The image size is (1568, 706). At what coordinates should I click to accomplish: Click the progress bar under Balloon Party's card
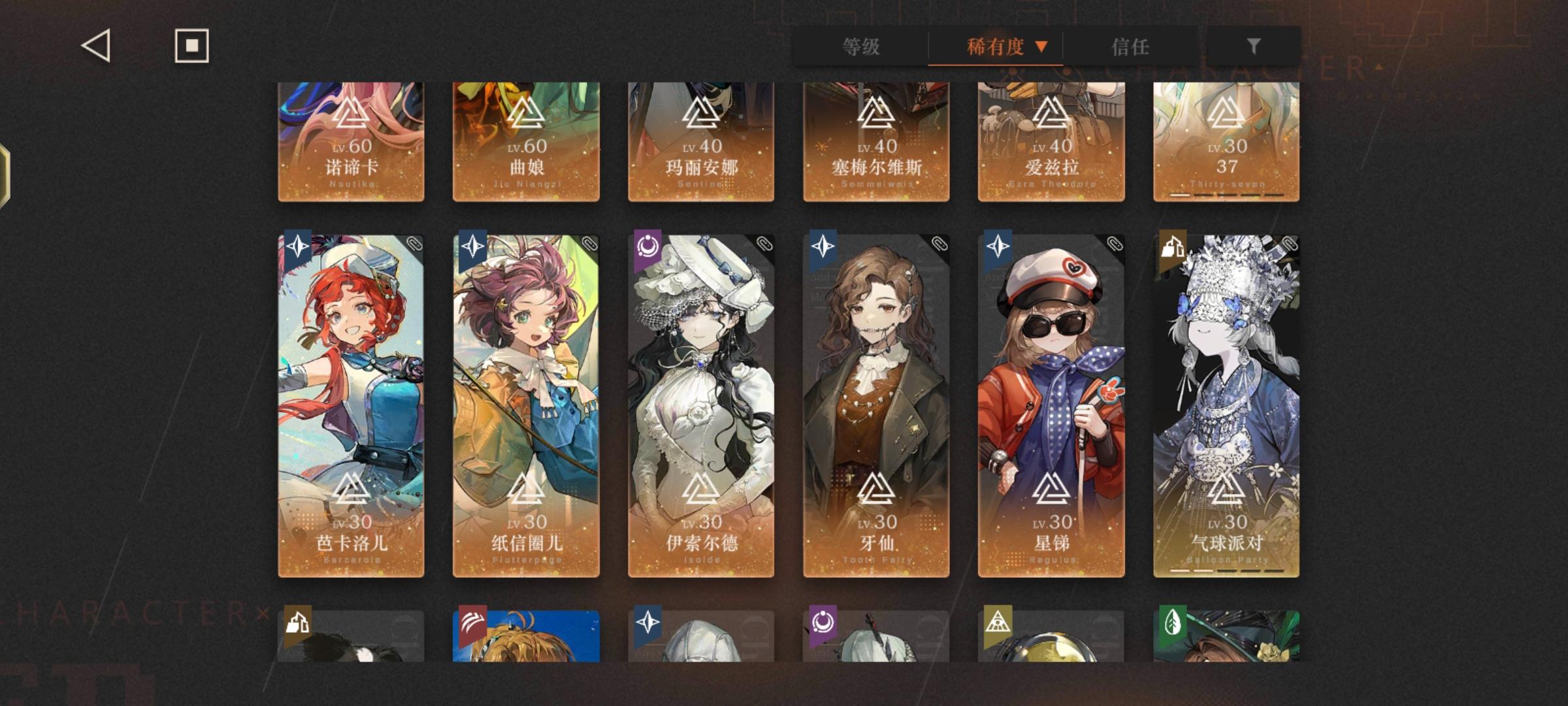coord(1225,571)
